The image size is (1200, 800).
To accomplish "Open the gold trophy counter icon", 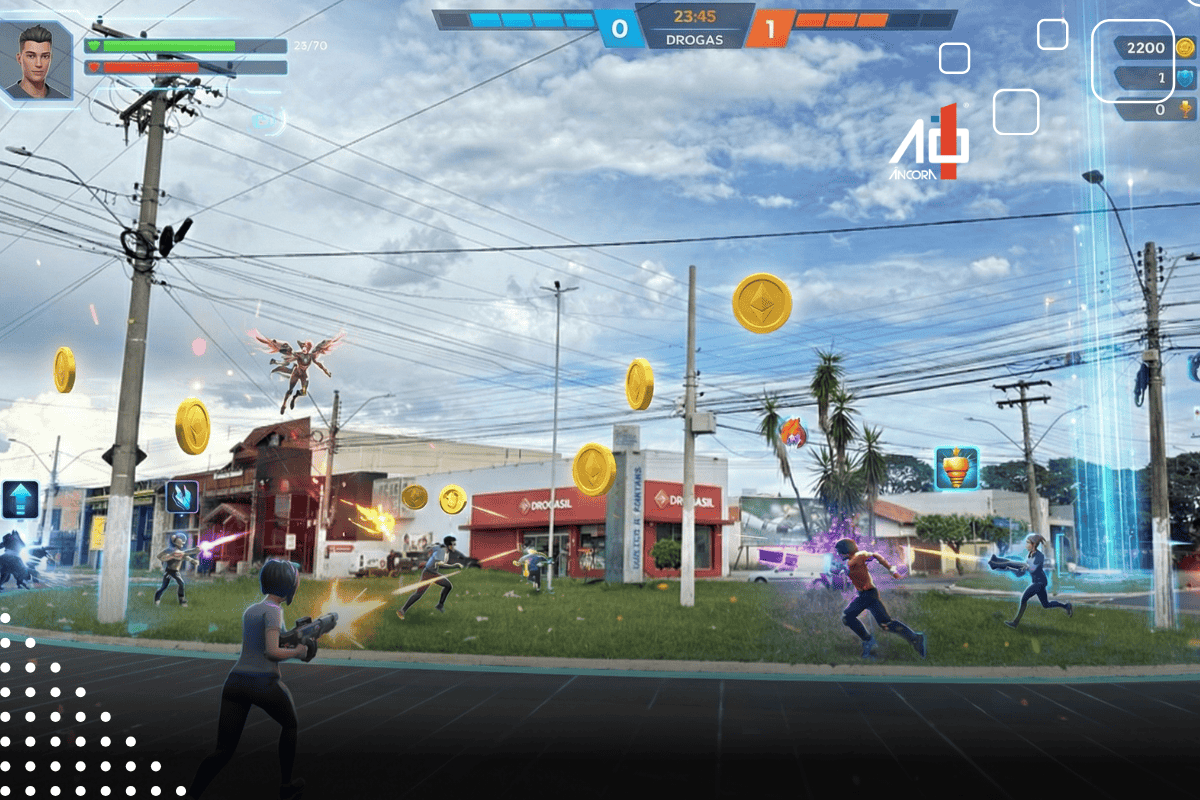I will tap(1186, 109).
